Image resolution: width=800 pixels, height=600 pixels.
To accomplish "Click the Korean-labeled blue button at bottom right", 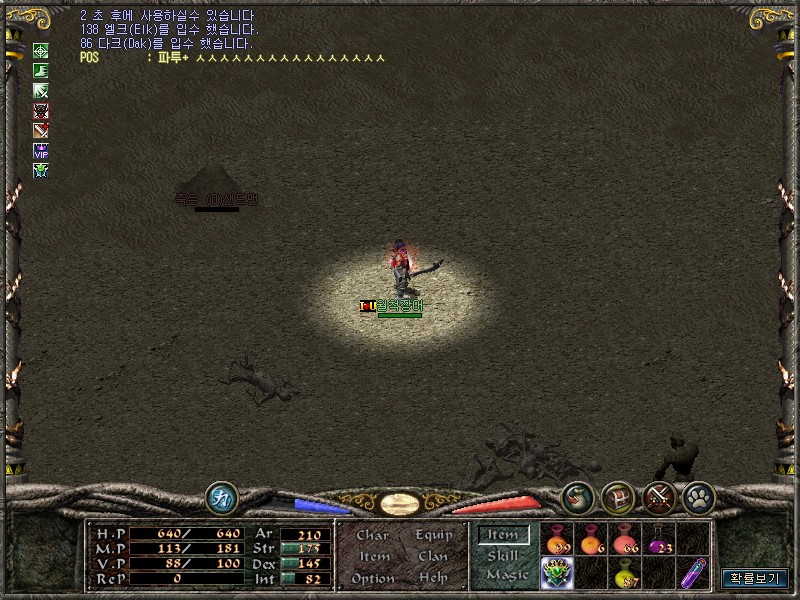I will 755,578.
